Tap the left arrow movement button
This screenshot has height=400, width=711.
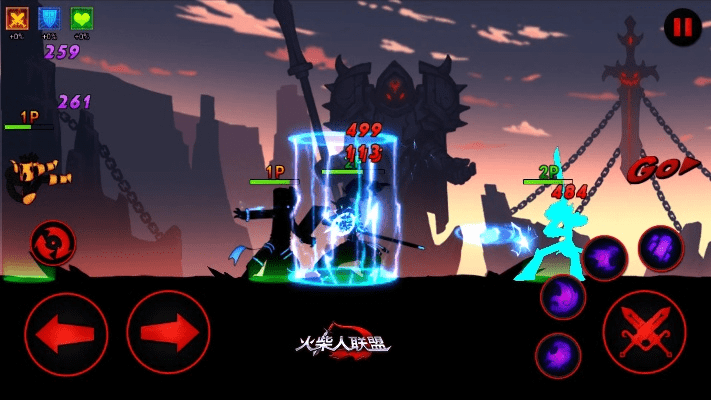pyautogui.click(x=66, y=333)
